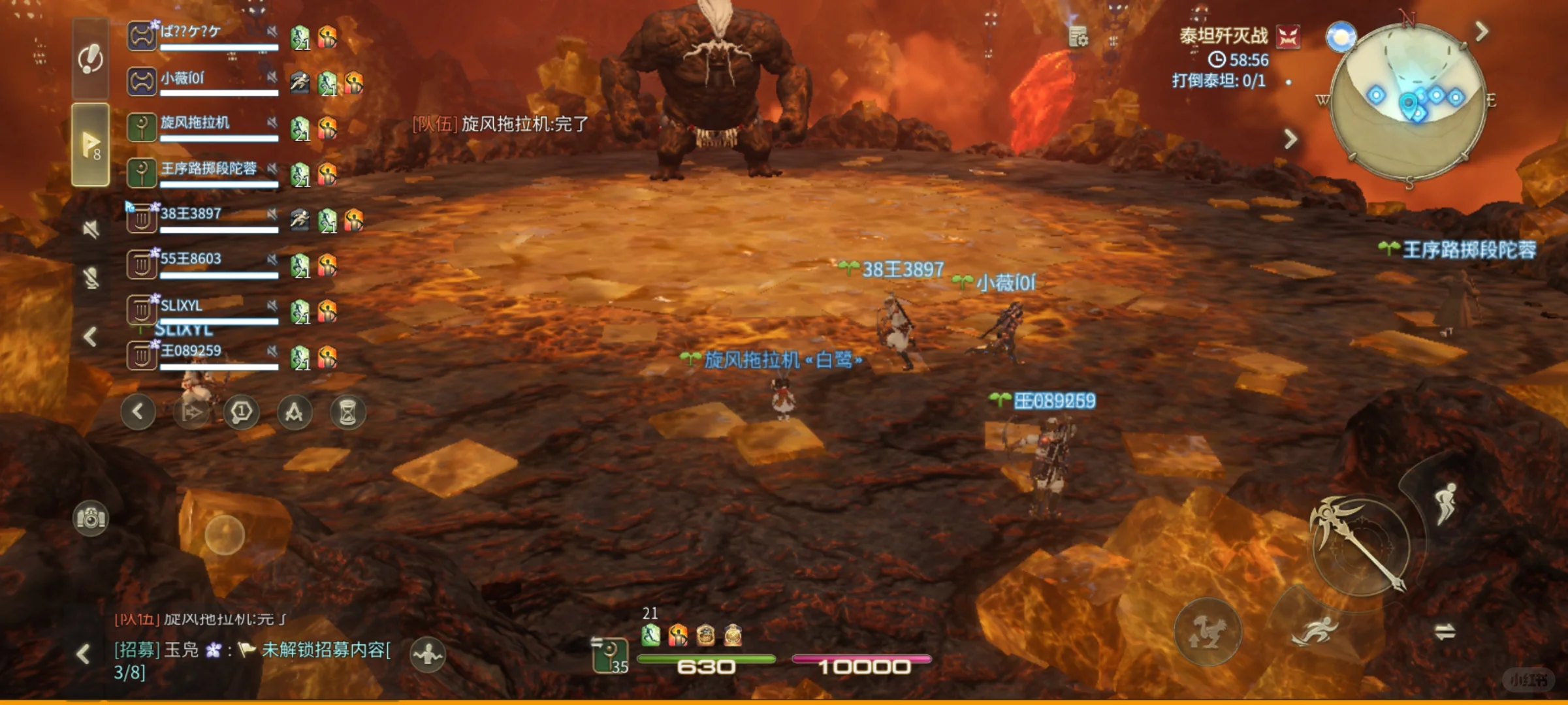Mute the speaker icon in the left sidebar

pos(91,227)
